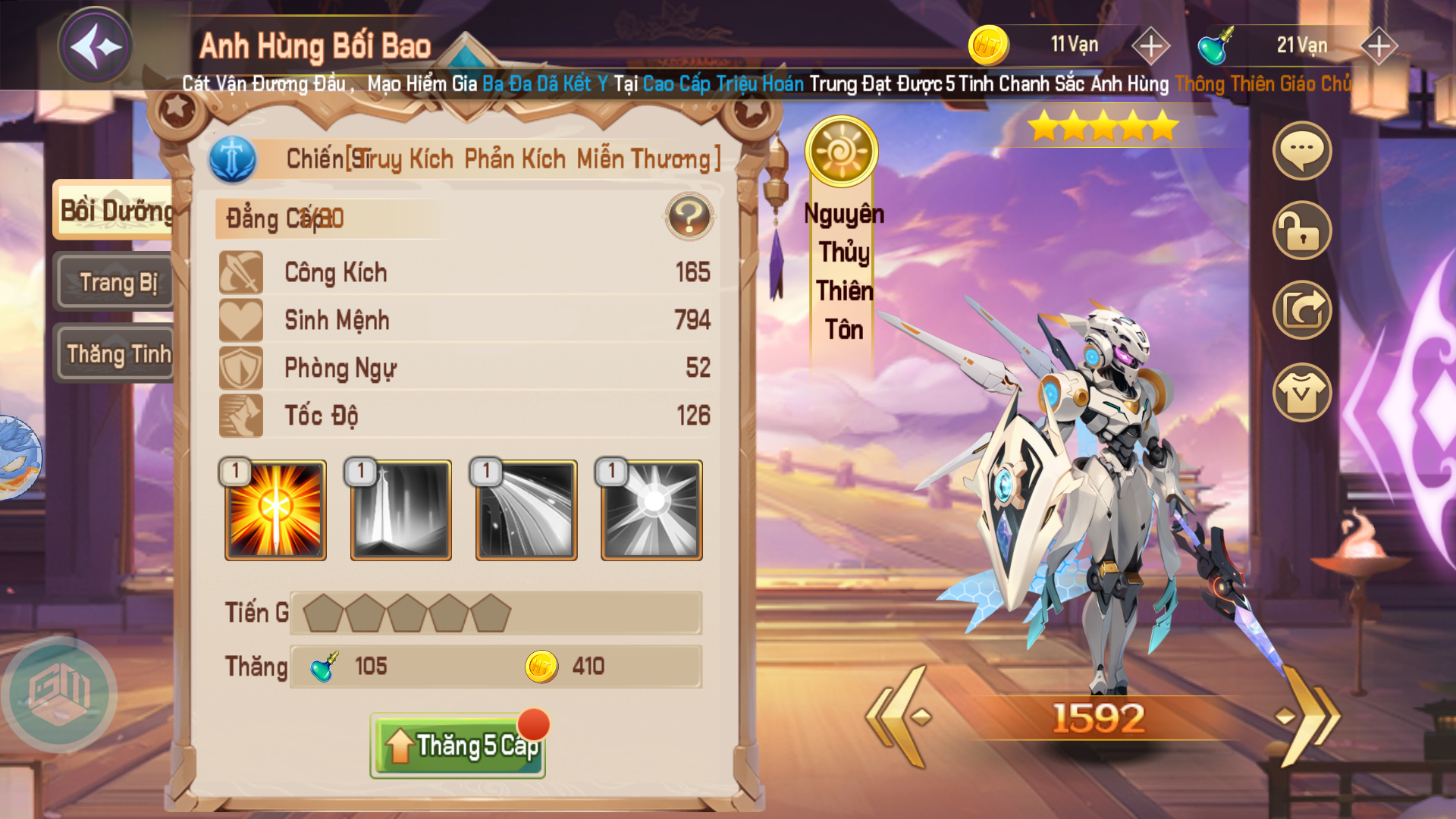The height and width of the screenshot is (819, 1456).
Task: Select the Thăng Tinh tab
Action: click(117, 353)
